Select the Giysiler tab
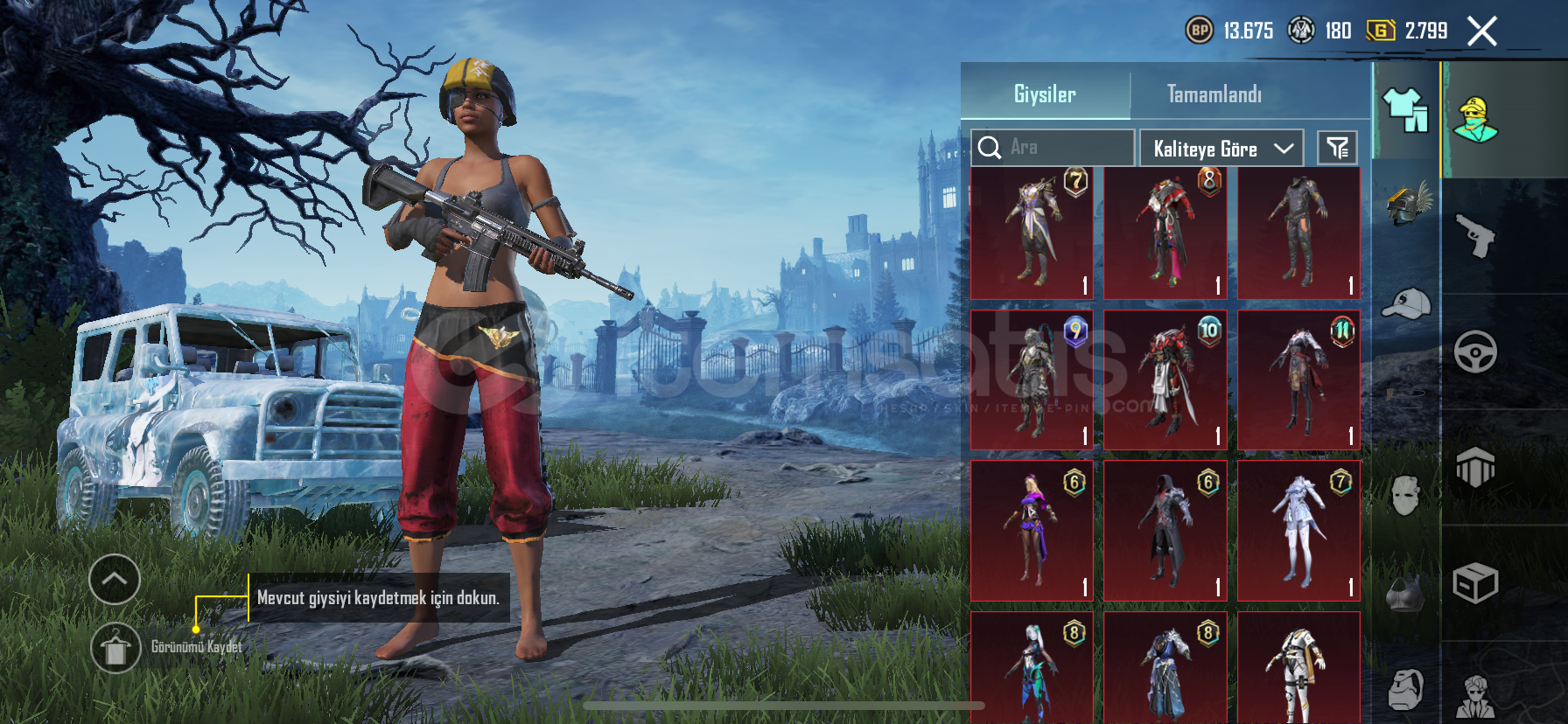Viewport: 1568px width, 724px height. [1045, 94]
